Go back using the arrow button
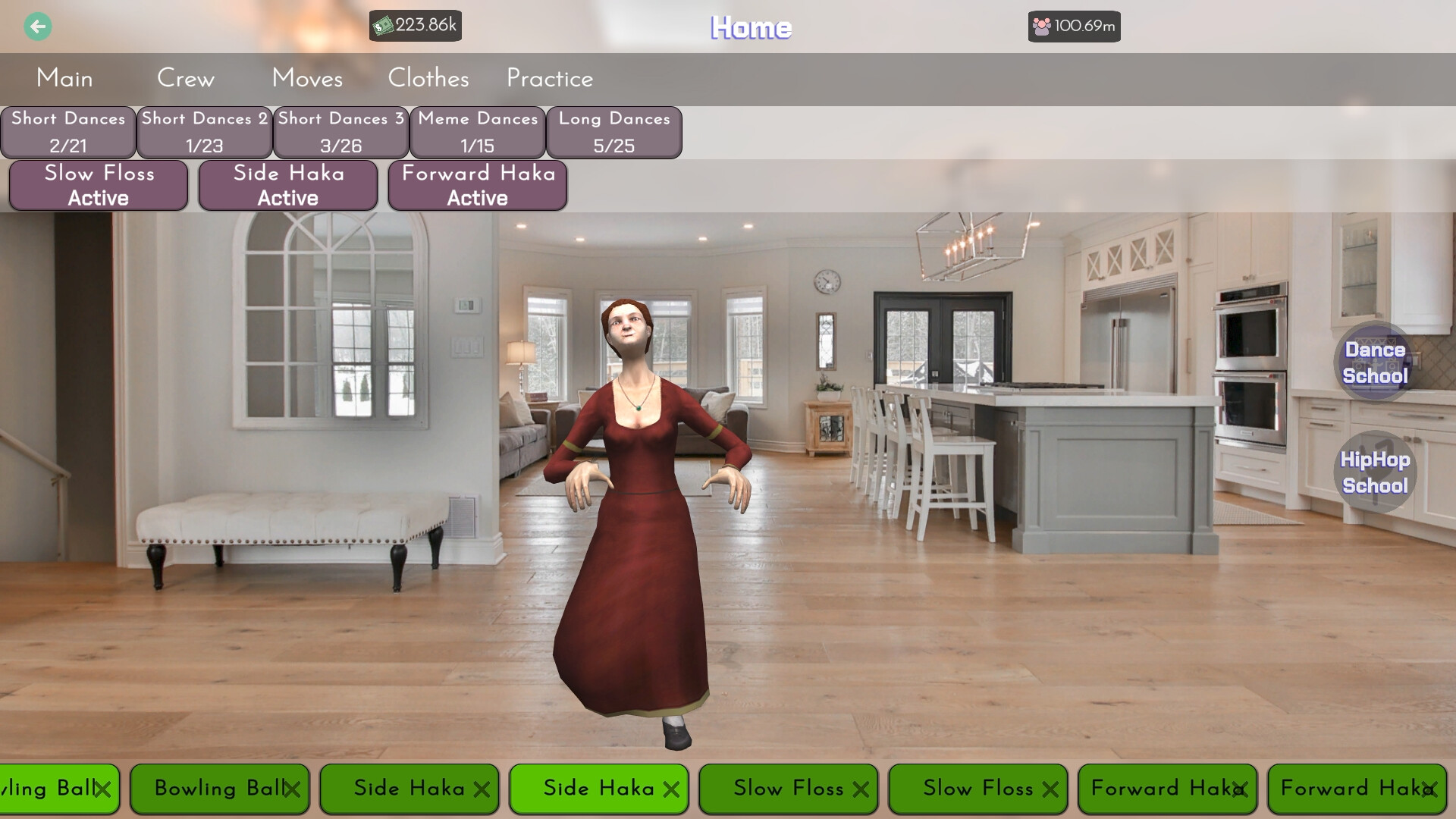The image size is (1456, 819). [37, 27]
